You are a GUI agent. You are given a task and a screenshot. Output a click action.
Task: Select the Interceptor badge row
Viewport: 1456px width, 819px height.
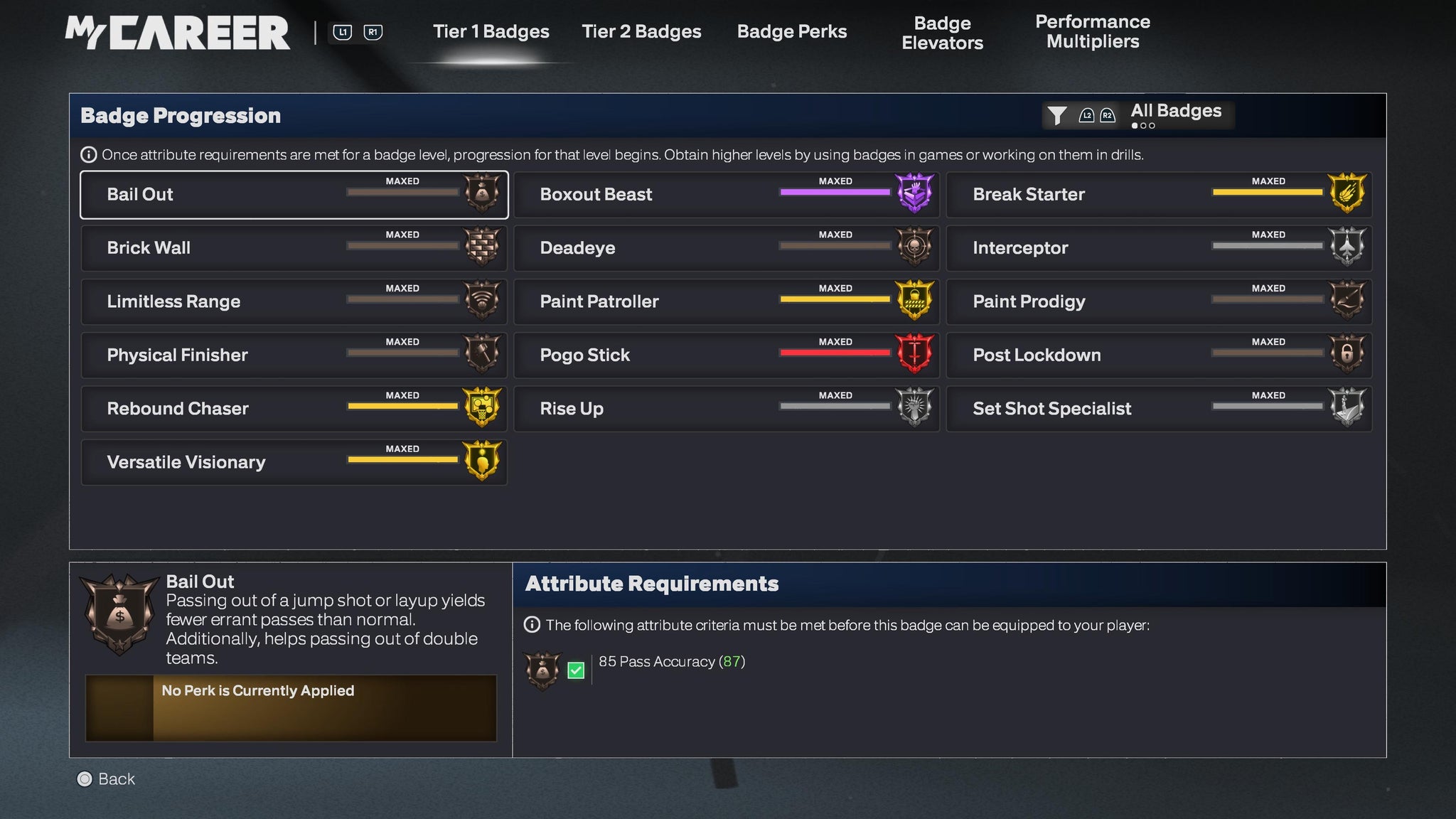(x=1159, y=248)
